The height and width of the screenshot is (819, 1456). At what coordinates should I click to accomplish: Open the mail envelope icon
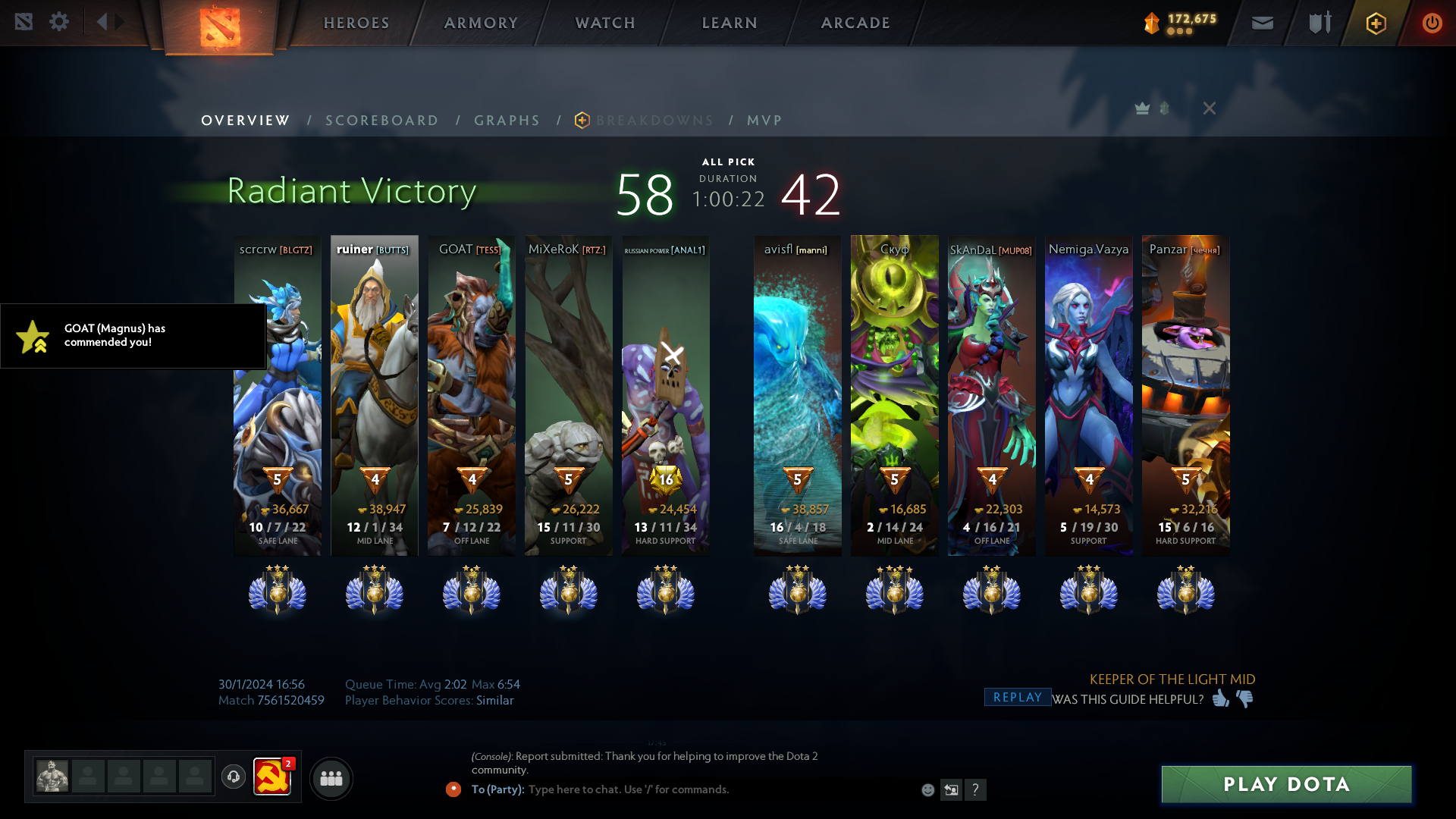click(x=1263, y=23)
